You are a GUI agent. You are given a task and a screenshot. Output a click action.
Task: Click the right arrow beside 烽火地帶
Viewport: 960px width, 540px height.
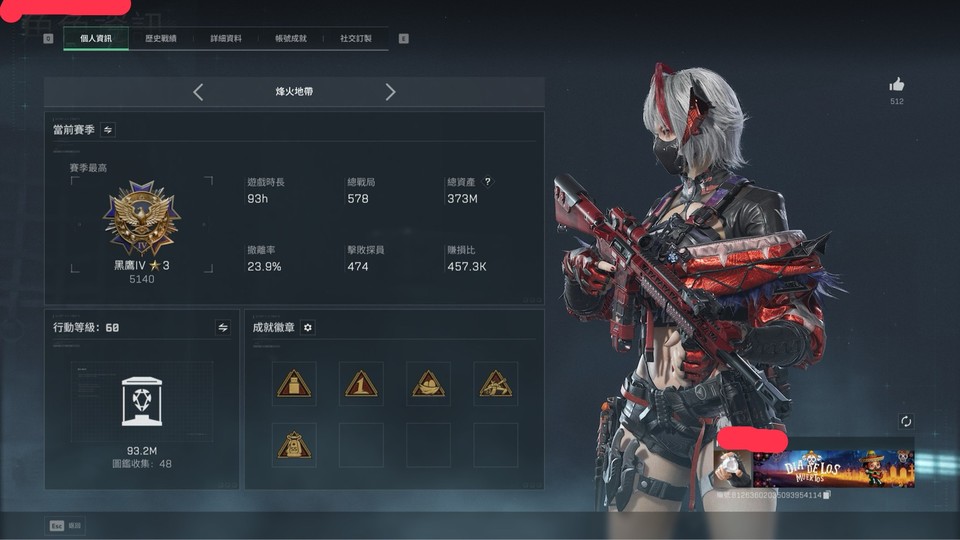coord(390,92)
